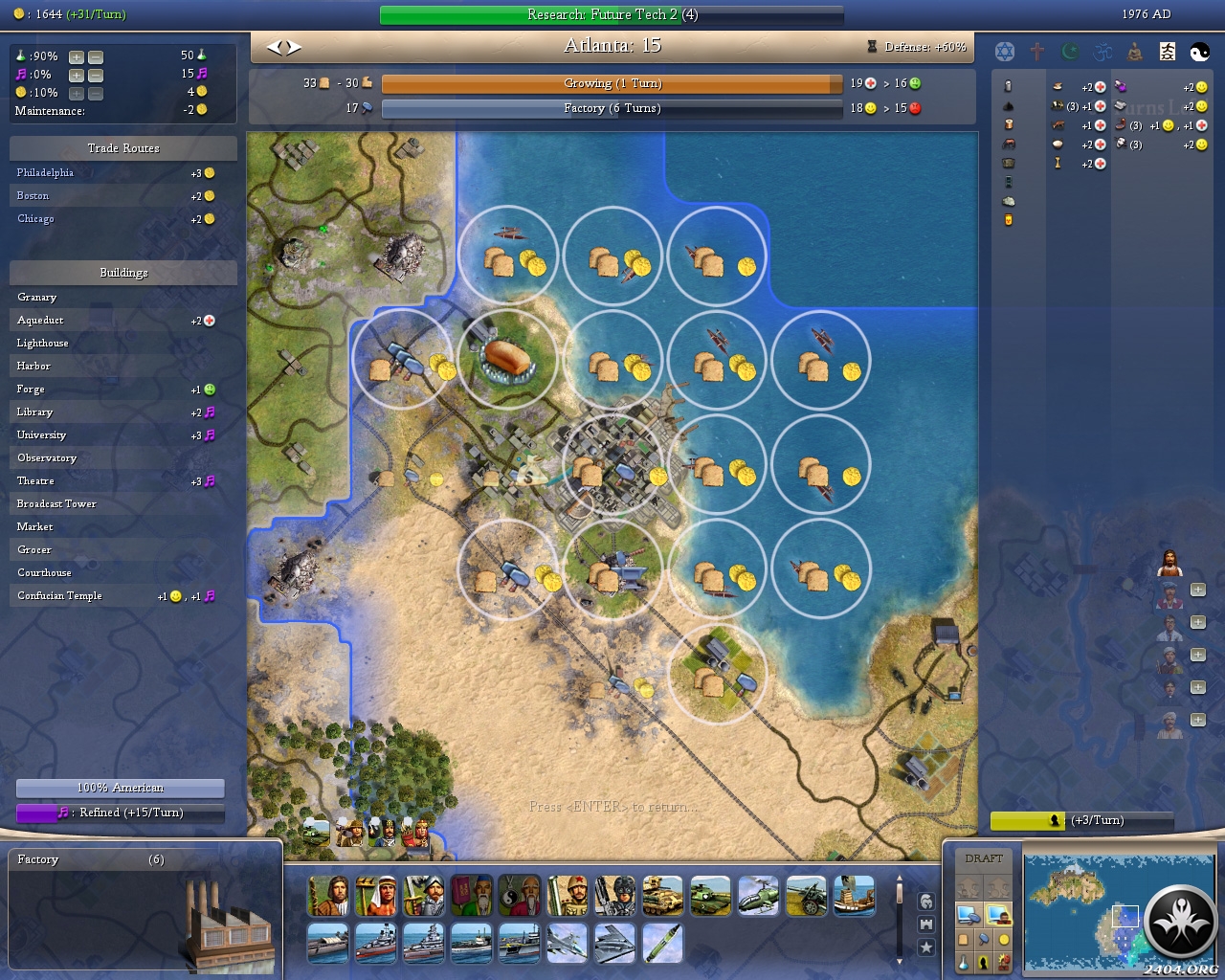Choose the artillery unit to build
Image resolution: width=1225 pixels, height=980 pixels.
806,896
